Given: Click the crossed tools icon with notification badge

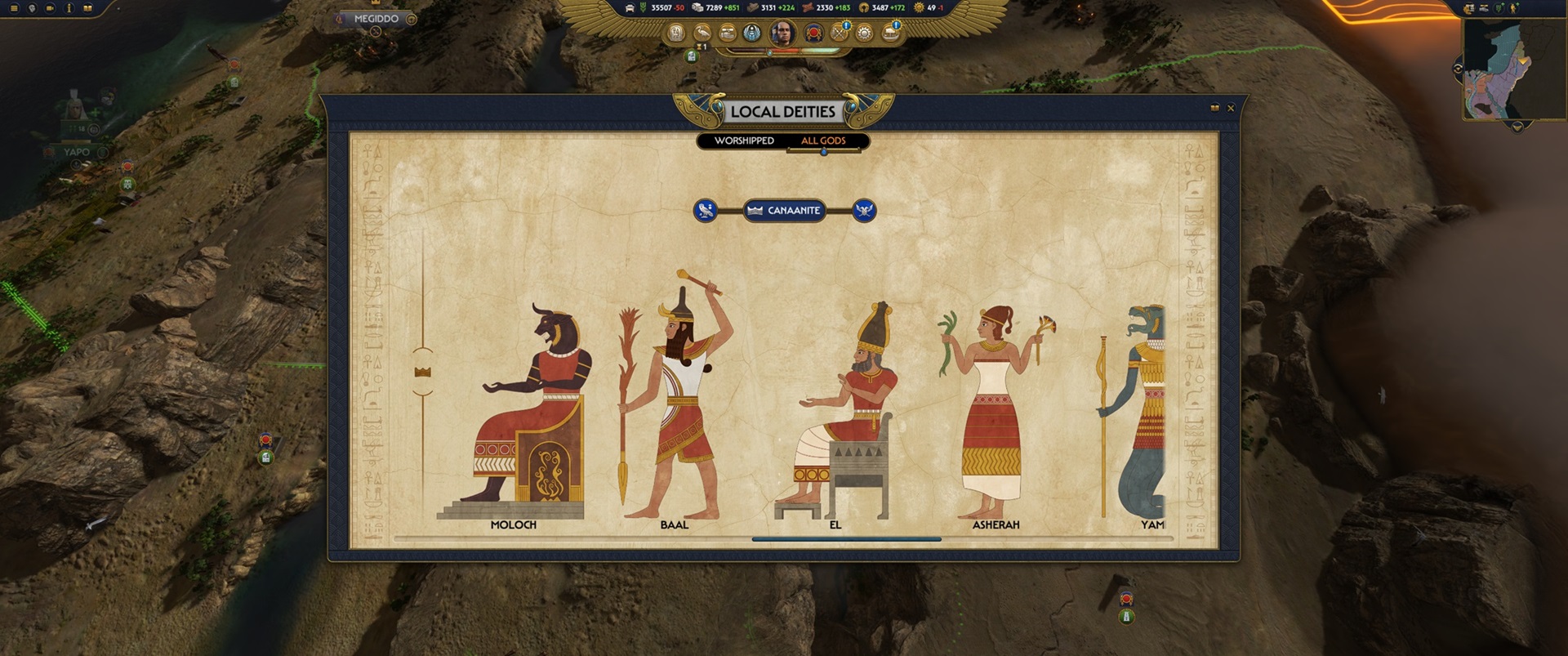Looking at the screenshot, I should pos(839,35).
